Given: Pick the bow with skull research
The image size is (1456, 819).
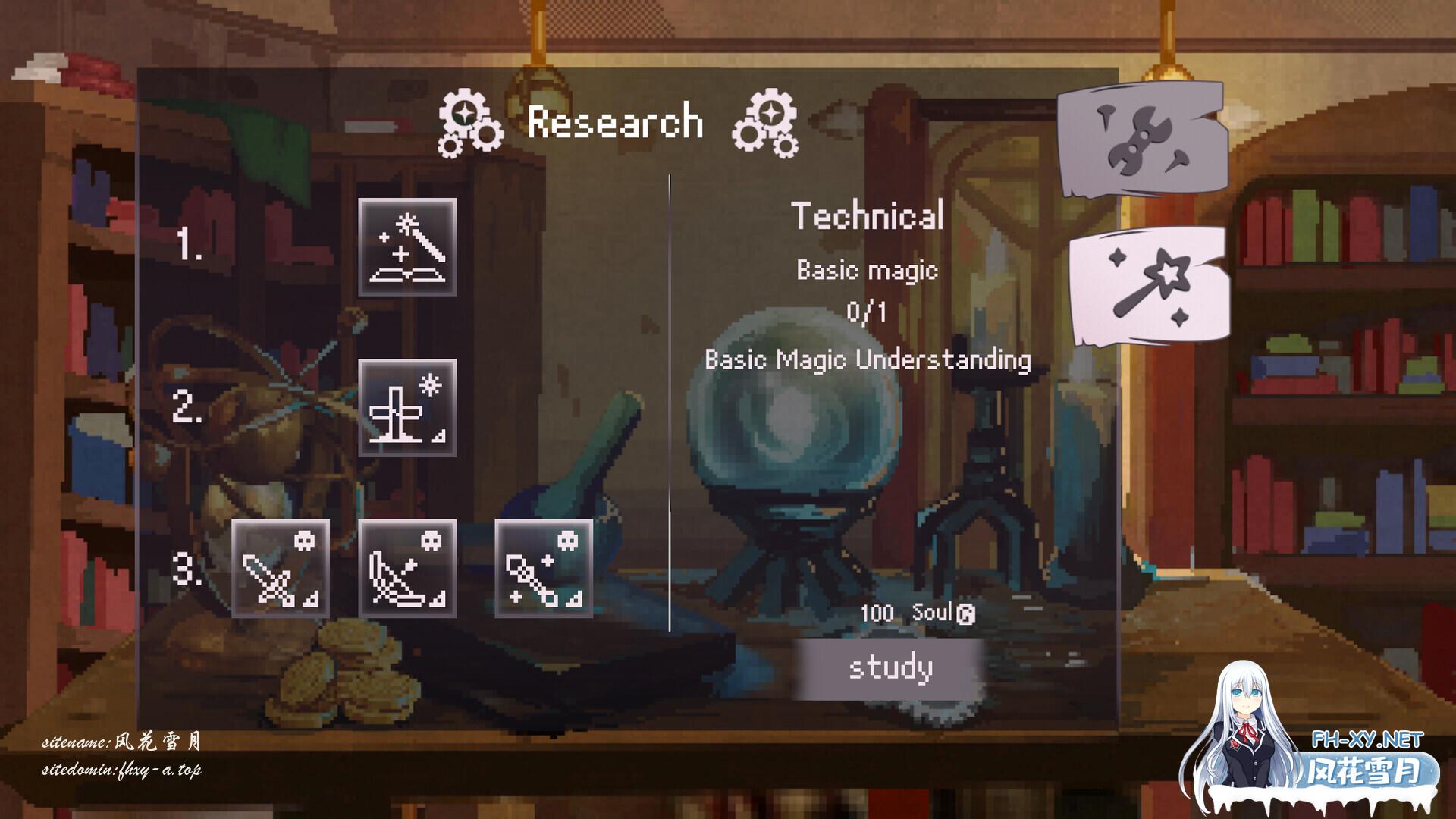Looking at the screenshot, I should 407,569.
